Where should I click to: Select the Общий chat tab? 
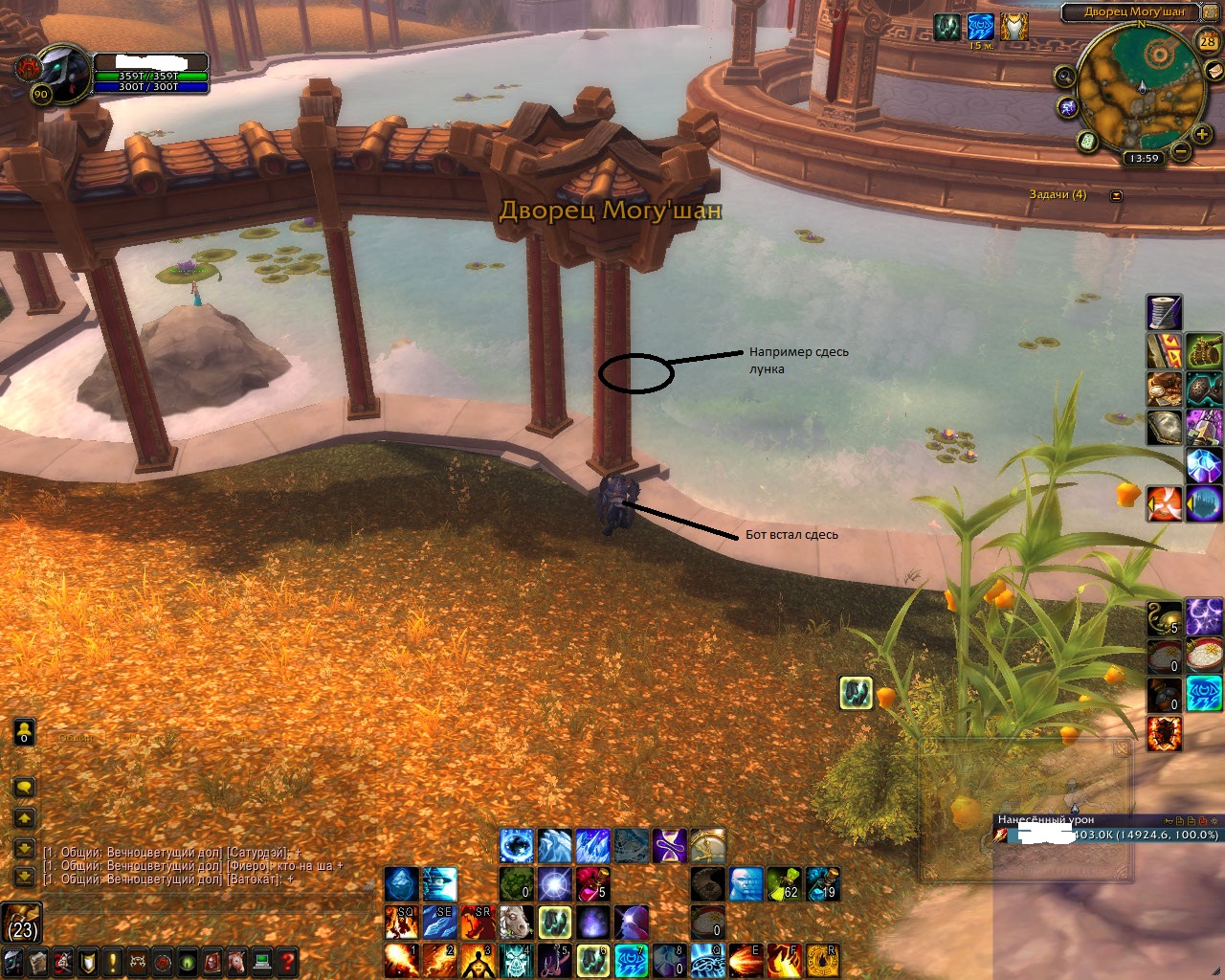(75, 737)
